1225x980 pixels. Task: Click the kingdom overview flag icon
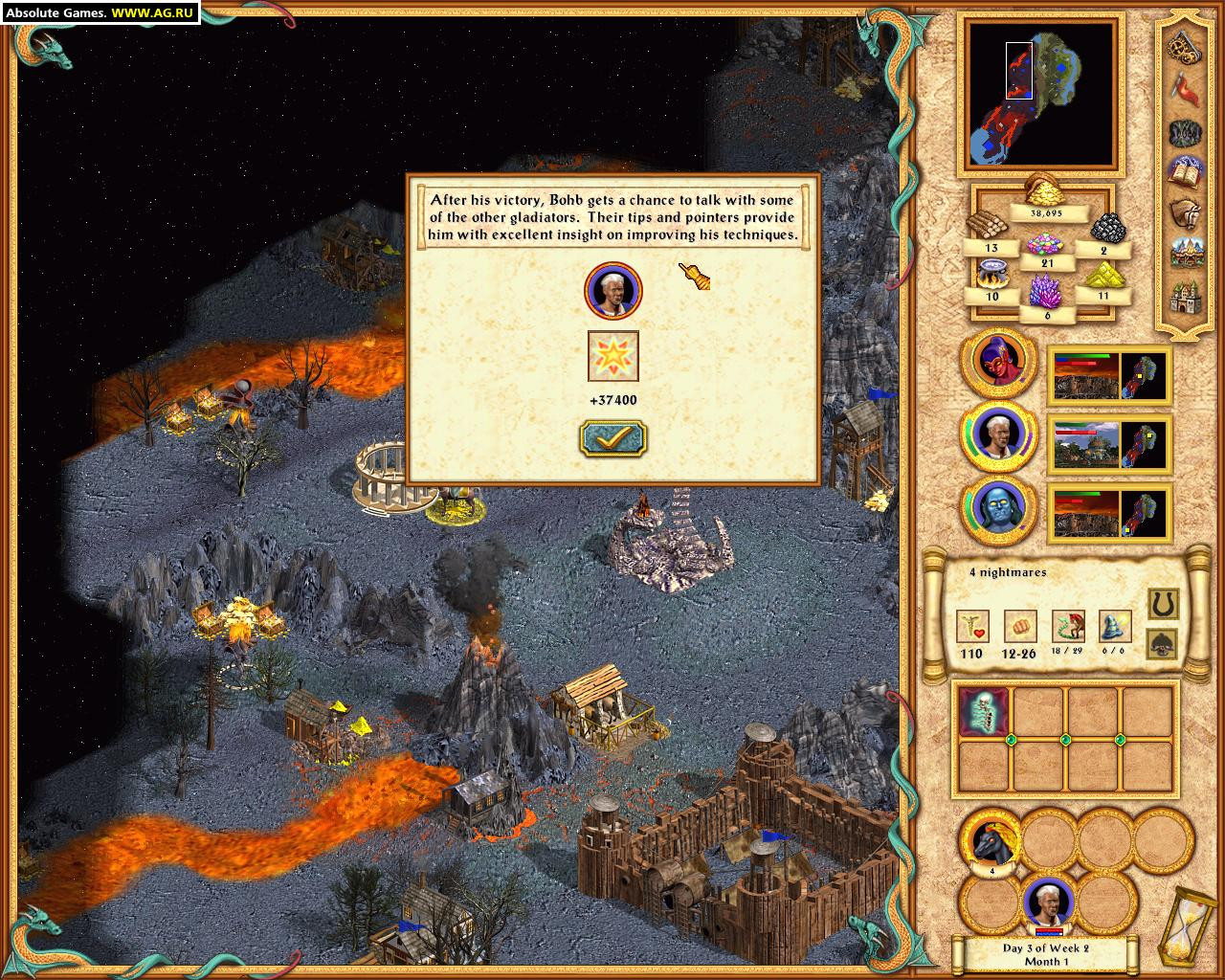coord(1187,89)
